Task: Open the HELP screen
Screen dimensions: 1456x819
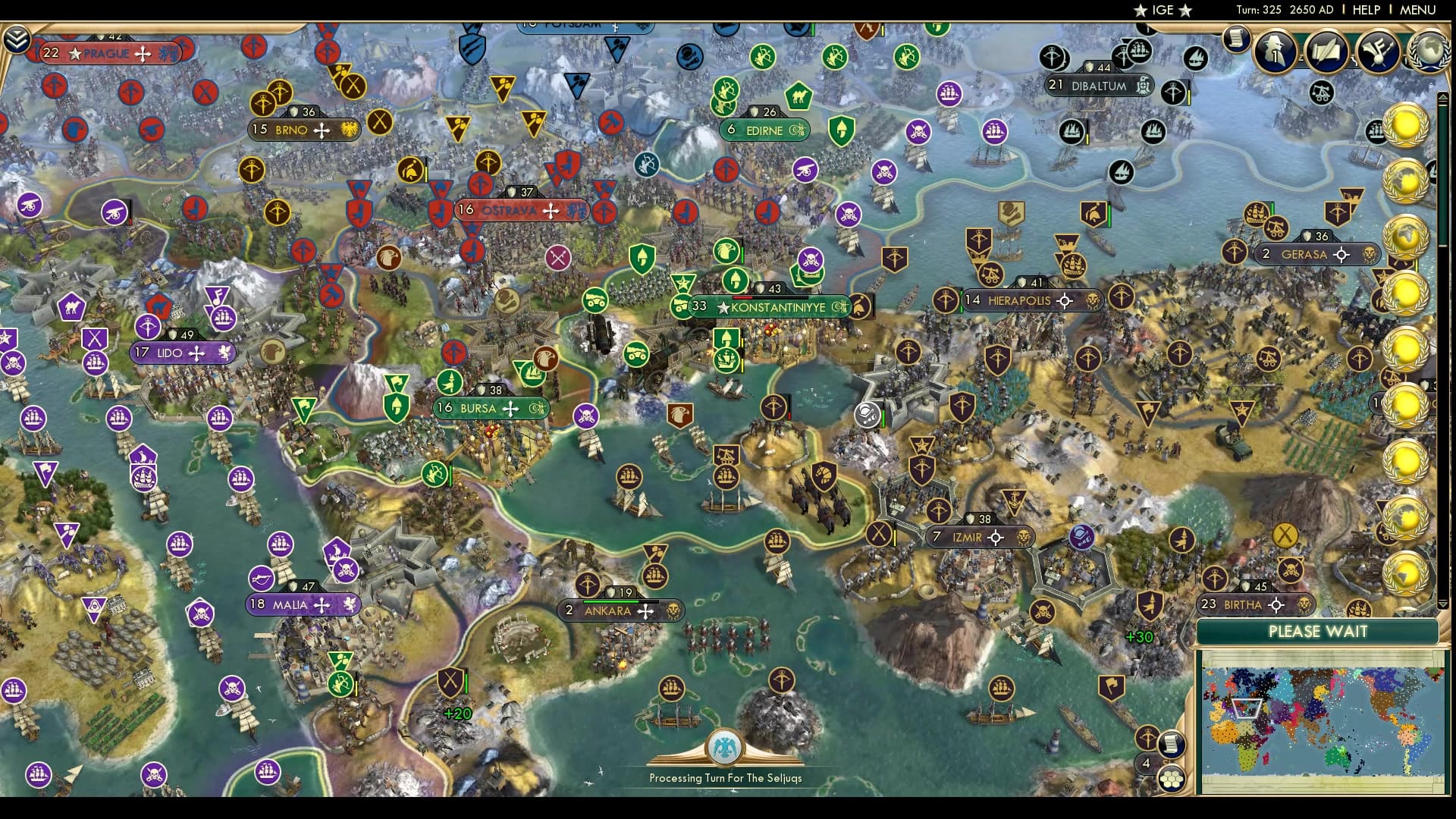Action: coord(1365,10)
